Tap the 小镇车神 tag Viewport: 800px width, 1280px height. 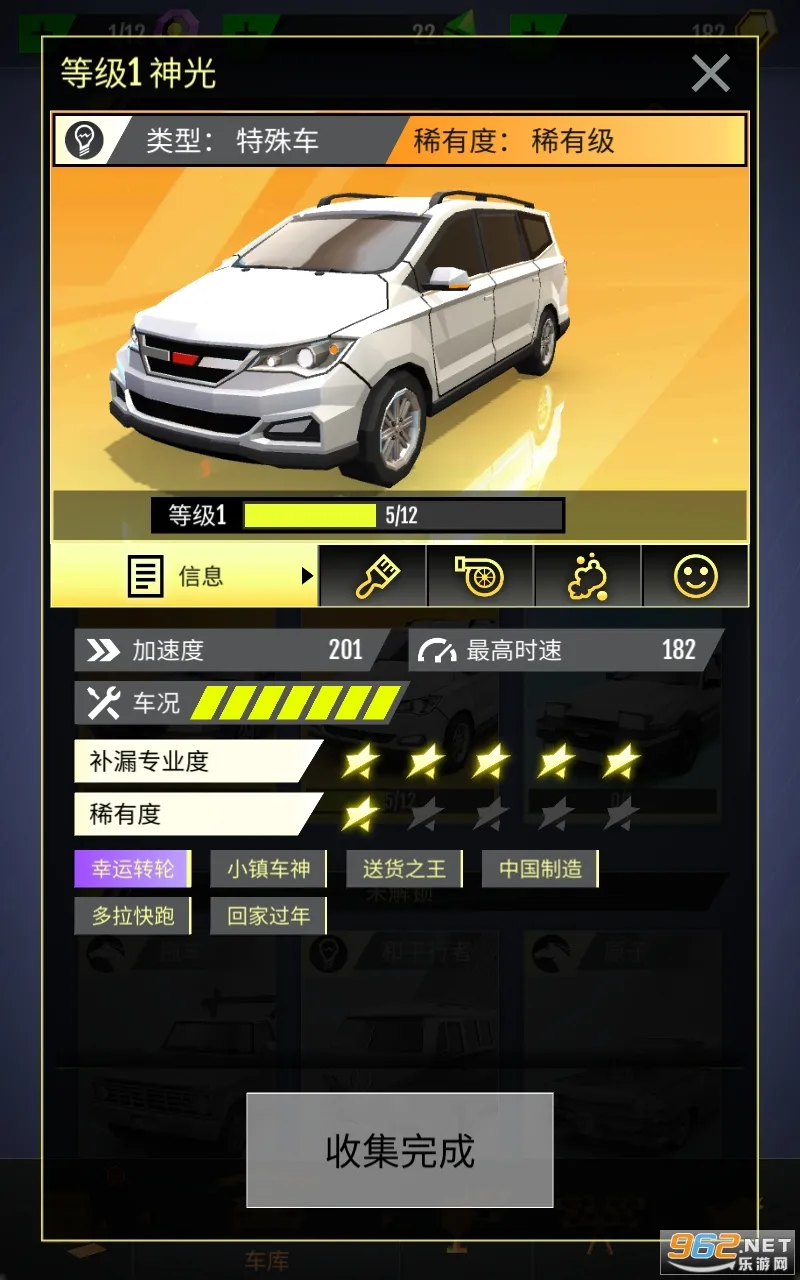tap(268, 869)
